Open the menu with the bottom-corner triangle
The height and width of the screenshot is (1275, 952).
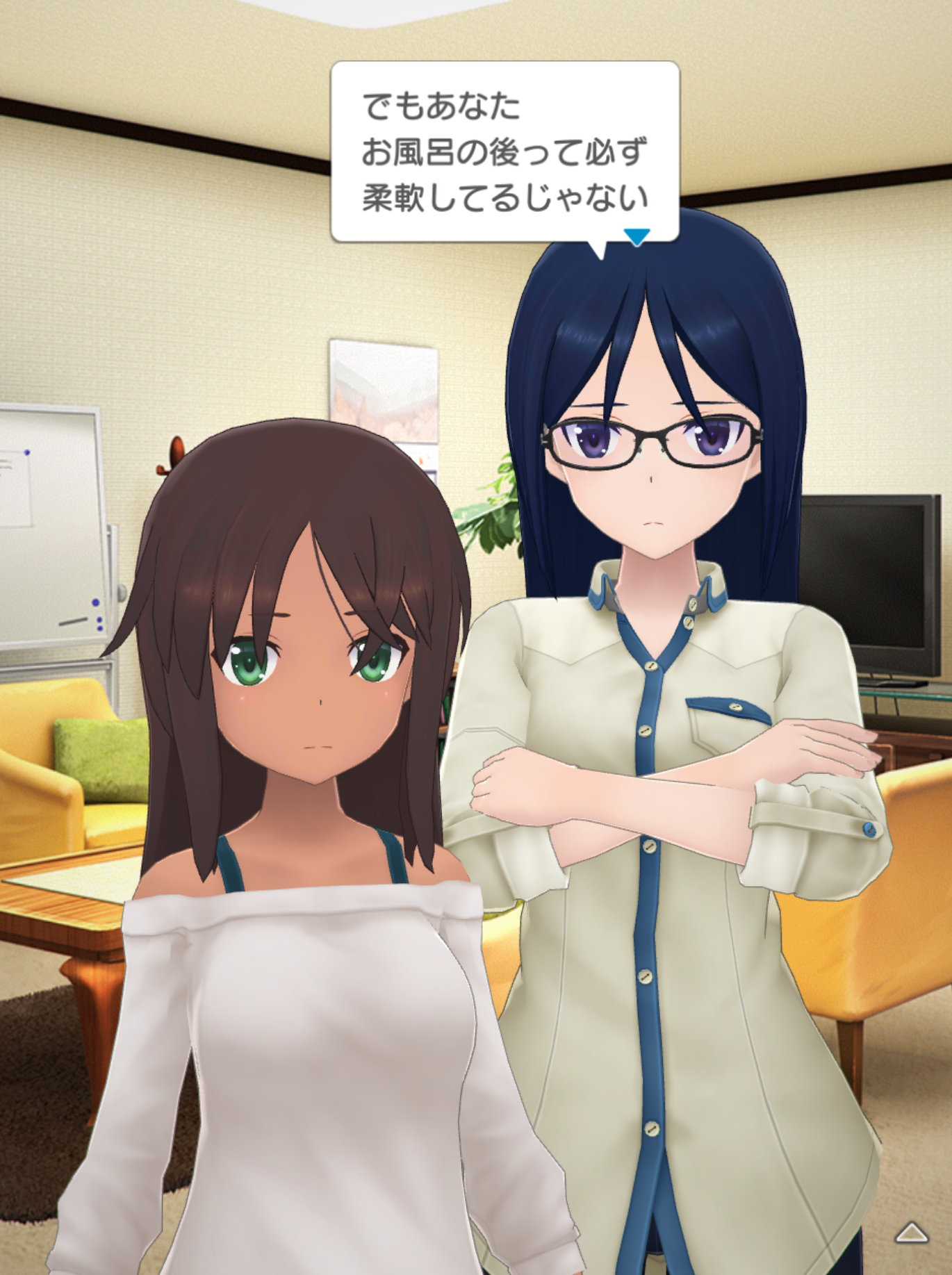[x=912, y=1234]
